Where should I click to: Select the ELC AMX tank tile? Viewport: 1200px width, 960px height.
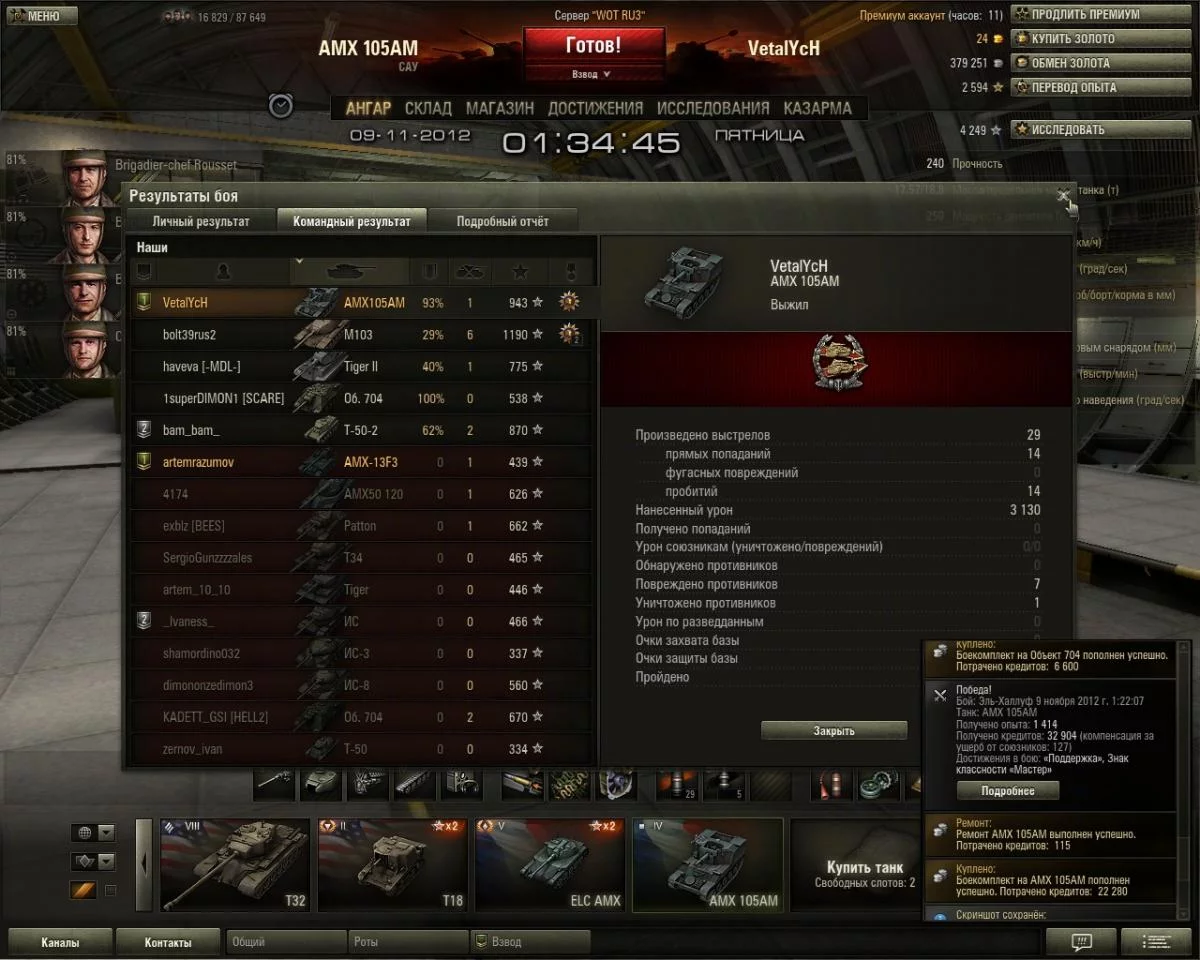549,865
